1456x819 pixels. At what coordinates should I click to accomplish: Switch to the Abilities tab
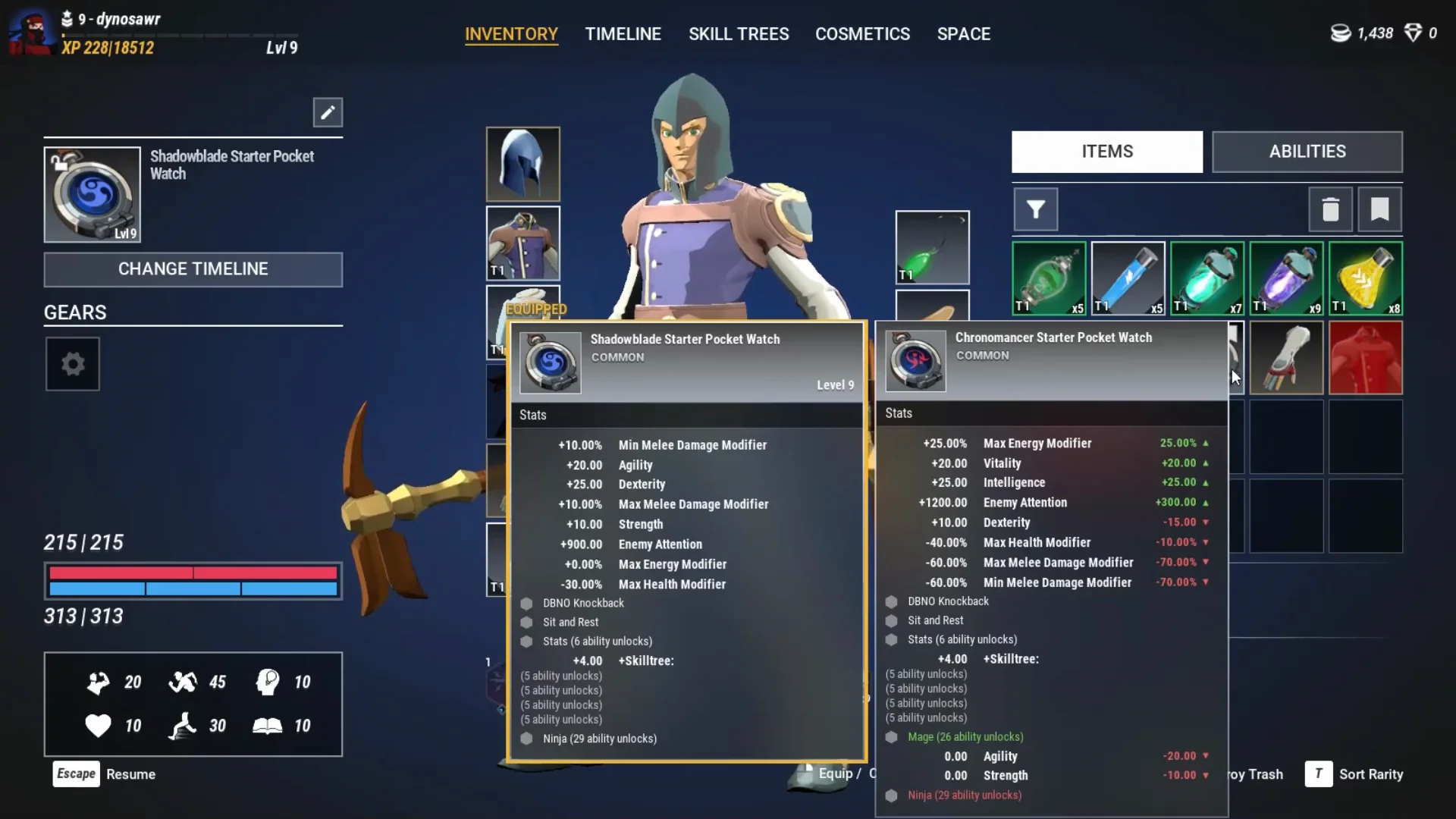1307,152
